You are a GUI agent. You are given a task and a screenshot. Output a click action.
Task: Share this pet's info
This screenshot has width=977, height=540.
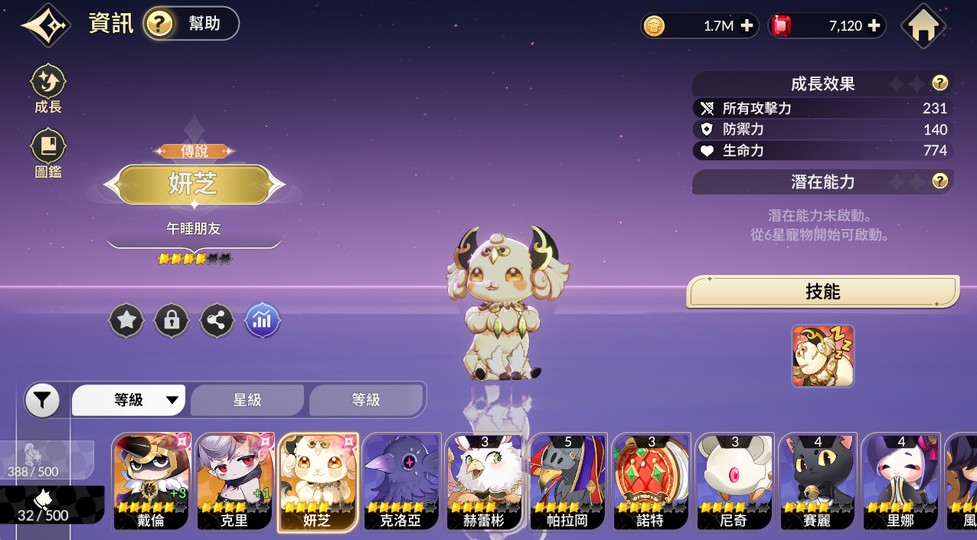tap(217, 320)
